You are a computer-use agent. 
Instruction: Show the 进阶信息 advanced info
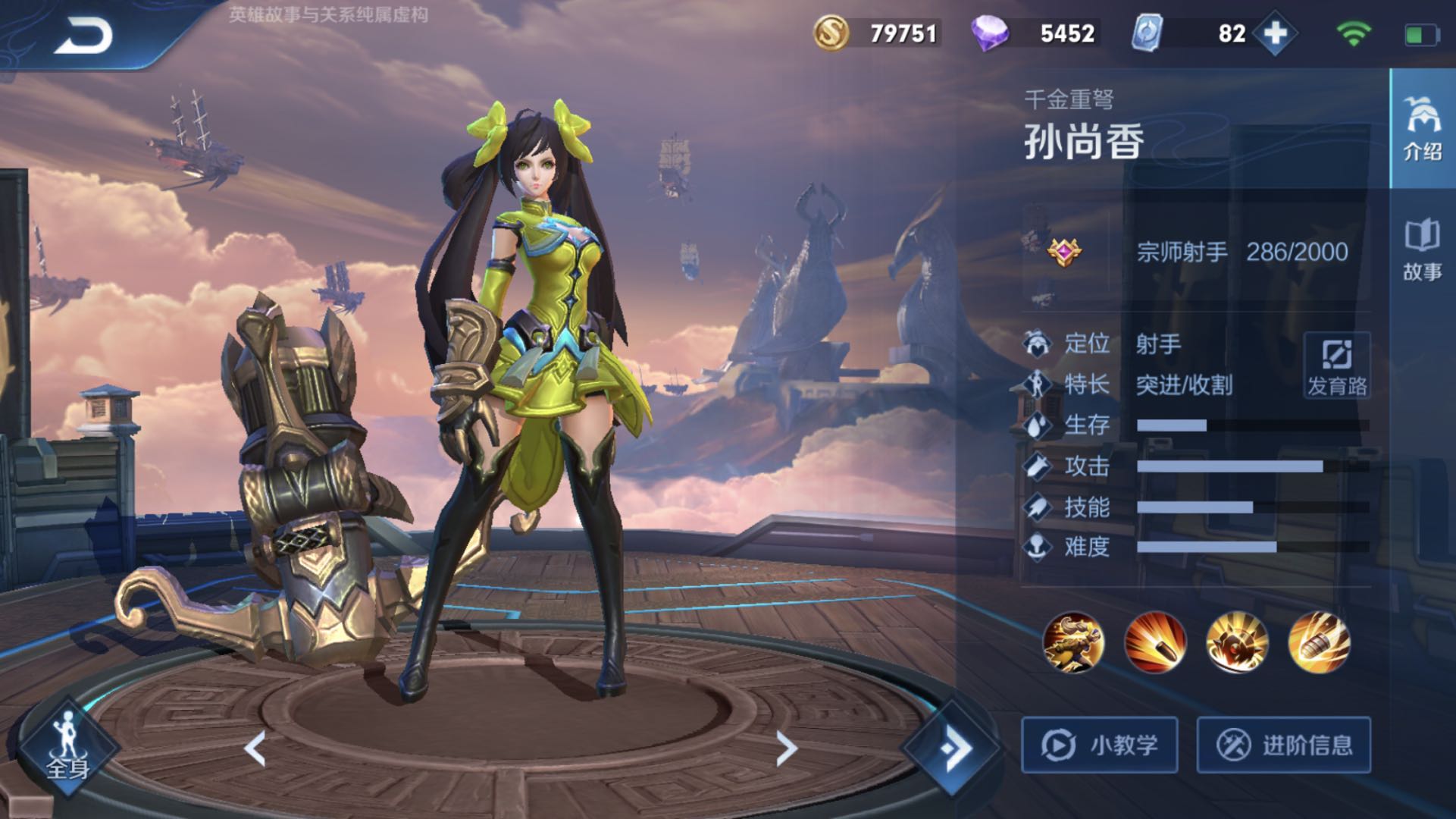pyautogui.click(x=1284, y=745)
